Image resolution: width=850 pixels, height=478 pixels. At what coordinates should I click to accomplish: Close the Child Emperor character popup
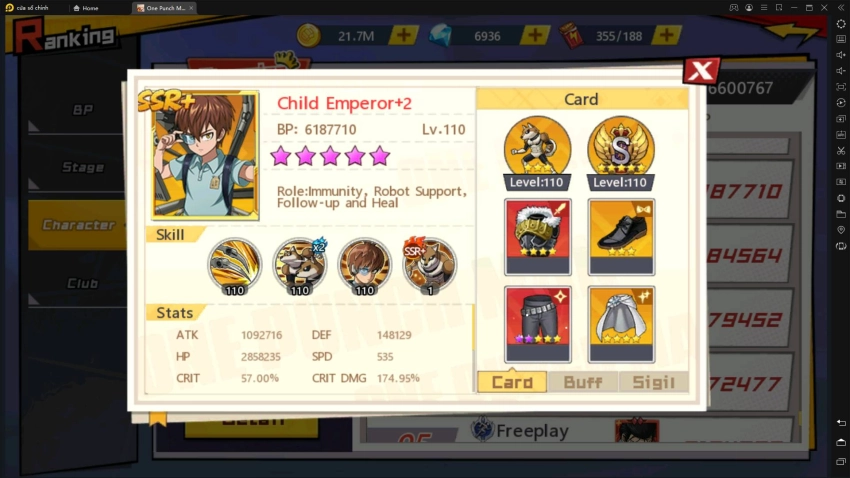click(701, 70)
